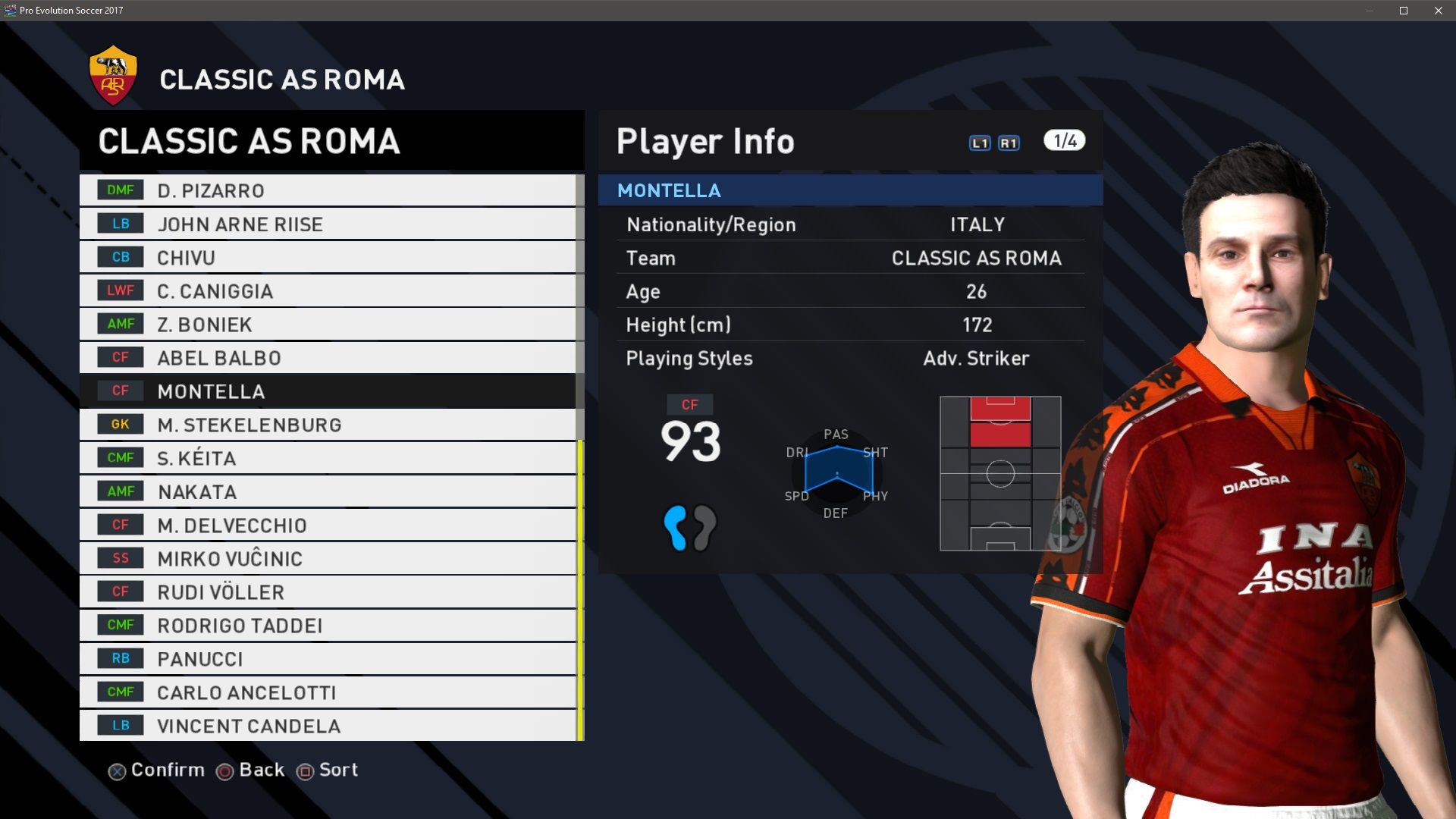The width and height of the screenshot is (1456, 819).
Task: Pick C. Caniggia from the player list
Action: [x=328, y=290]
